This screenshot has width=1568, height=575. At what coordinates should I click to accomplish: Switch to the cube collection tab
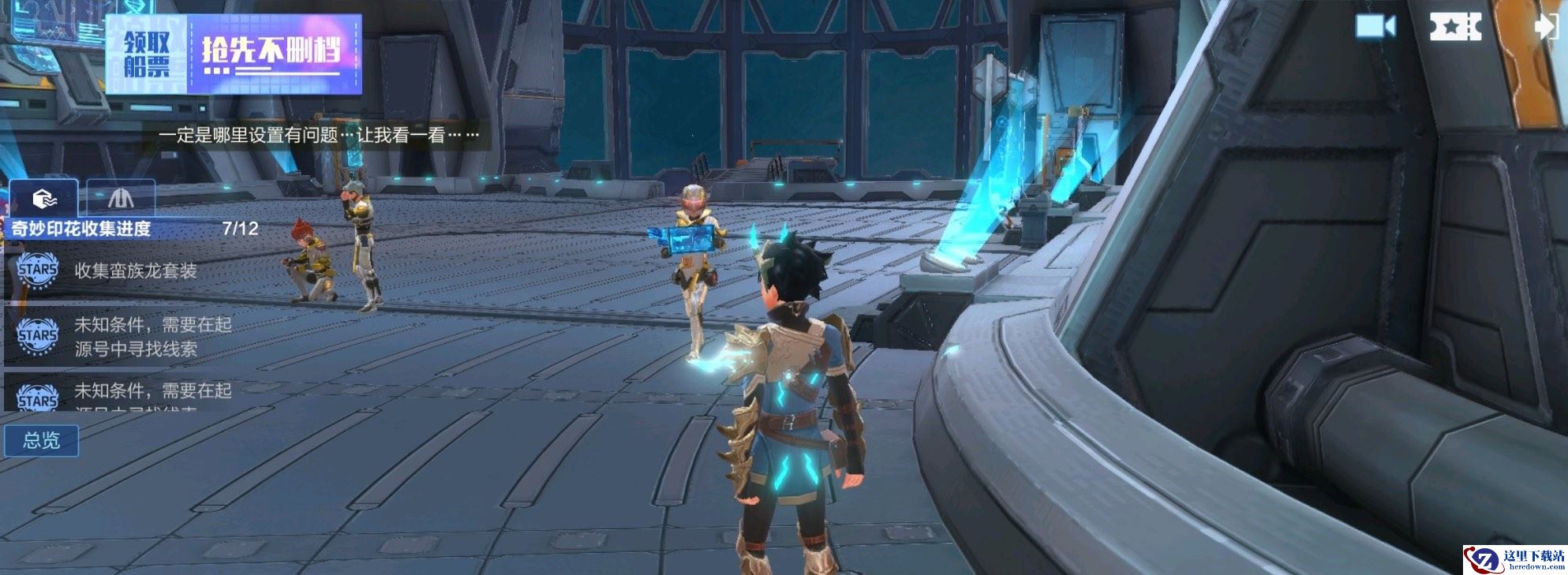(44, 198)
